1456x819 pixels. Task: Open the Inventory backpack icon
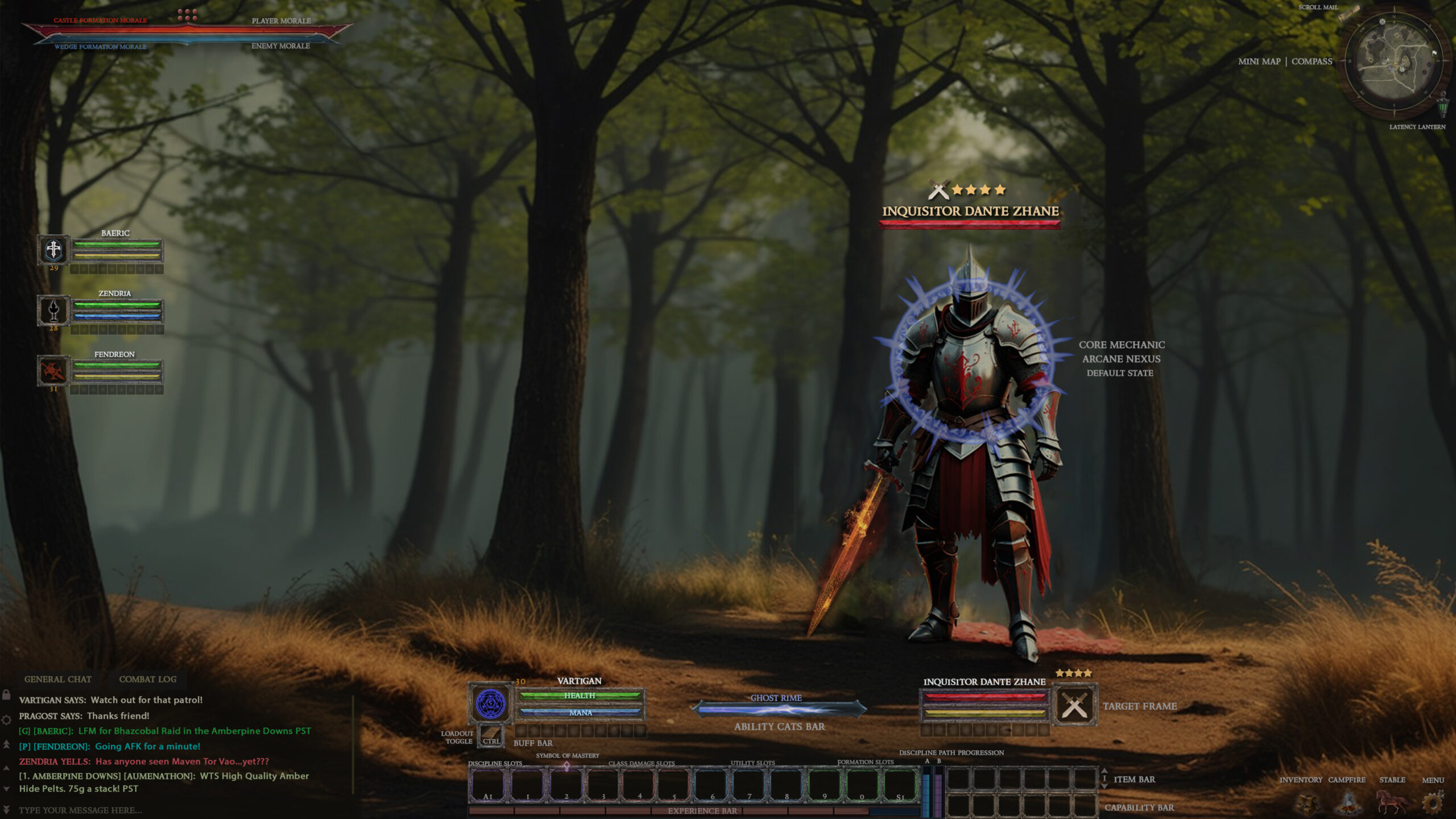[x=1306, y=803]
